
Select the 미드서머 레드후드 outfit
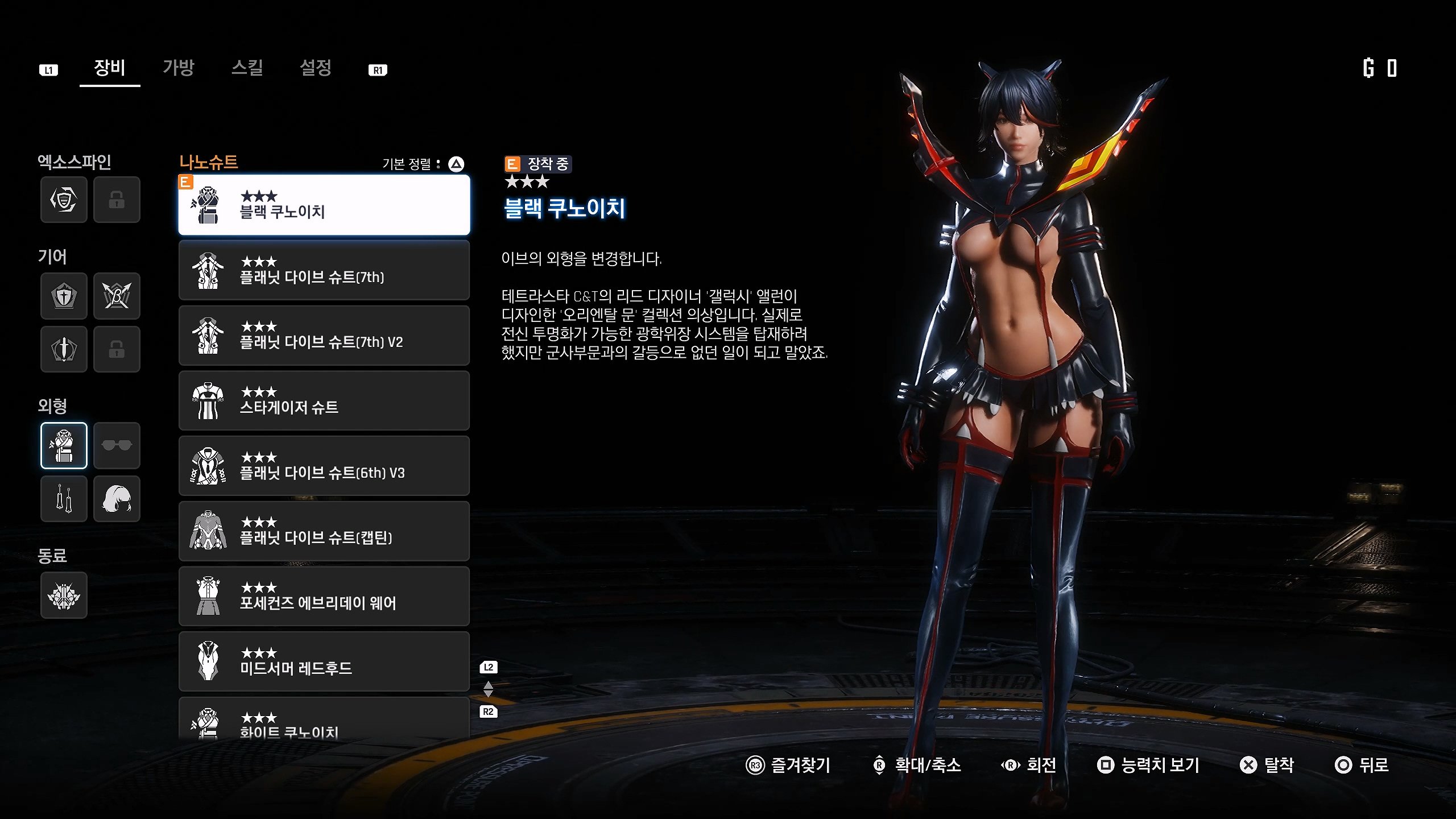[324, 661]
